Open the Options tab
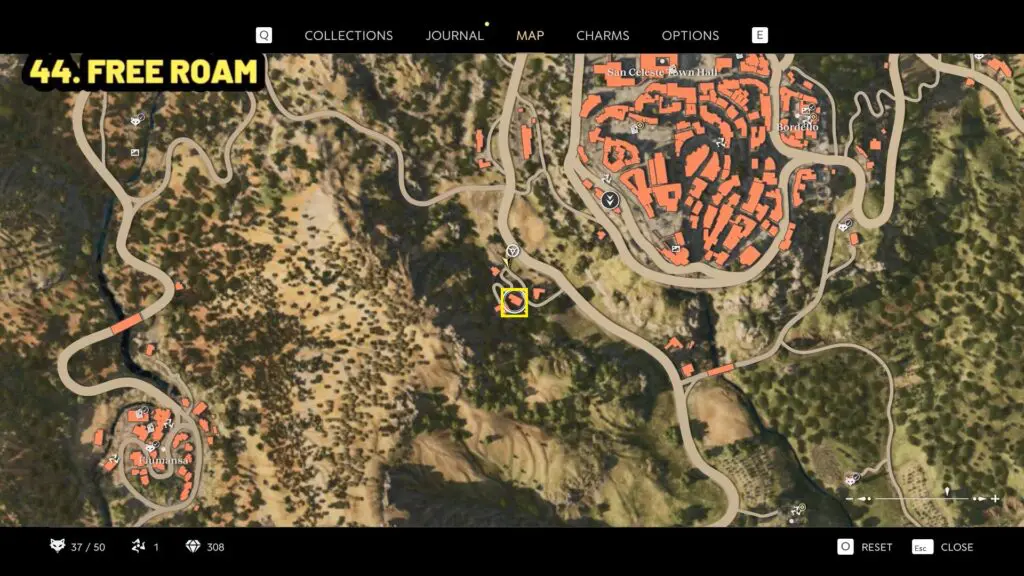Screen dimensions: 1024x576 click(x=690, y=35)
